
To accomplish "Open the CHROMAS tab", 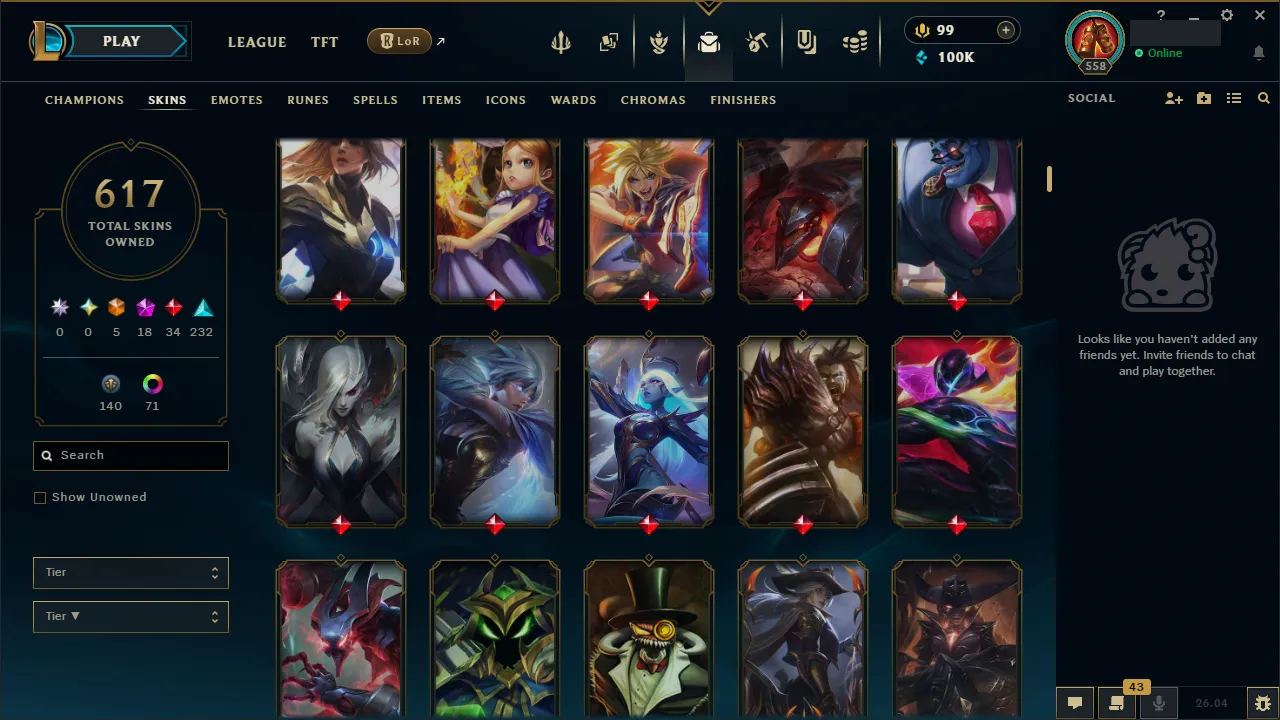I will coord(653,100).
